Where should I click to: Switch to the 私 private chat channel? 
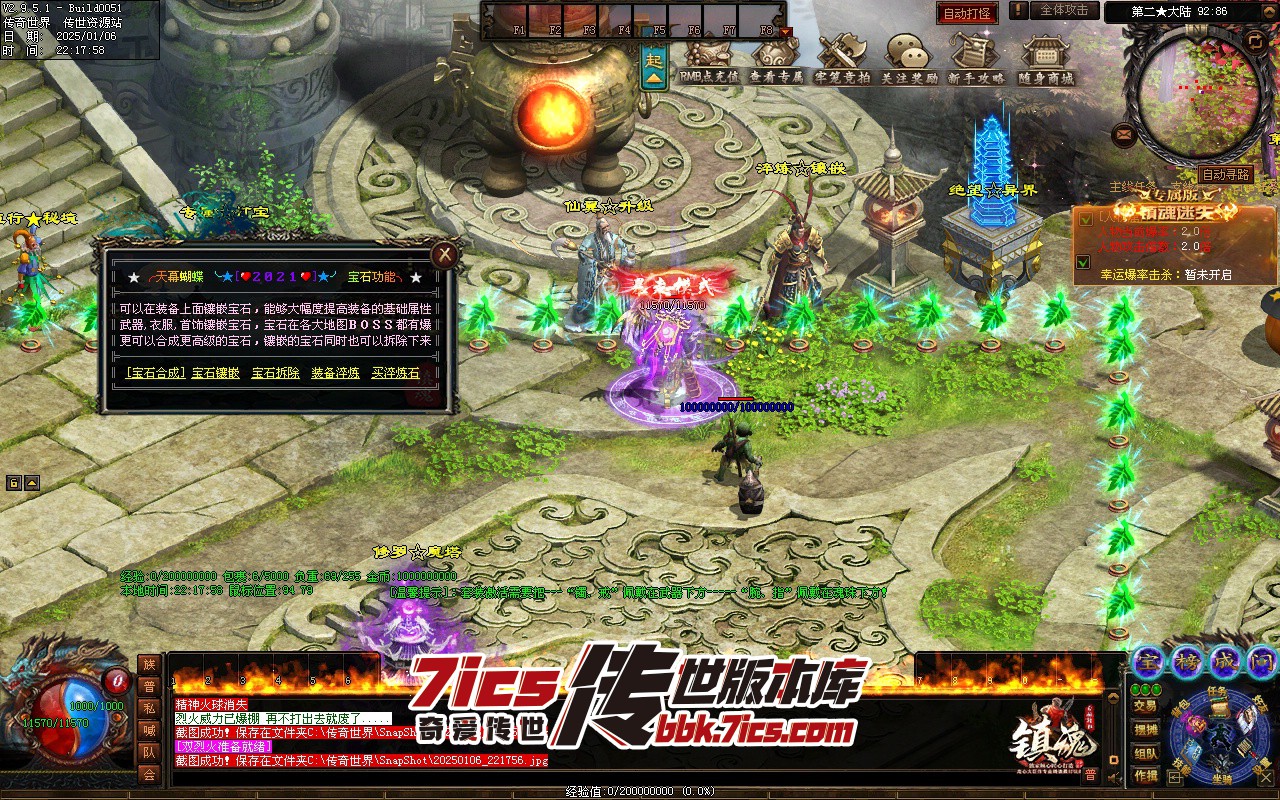point(149,708)
